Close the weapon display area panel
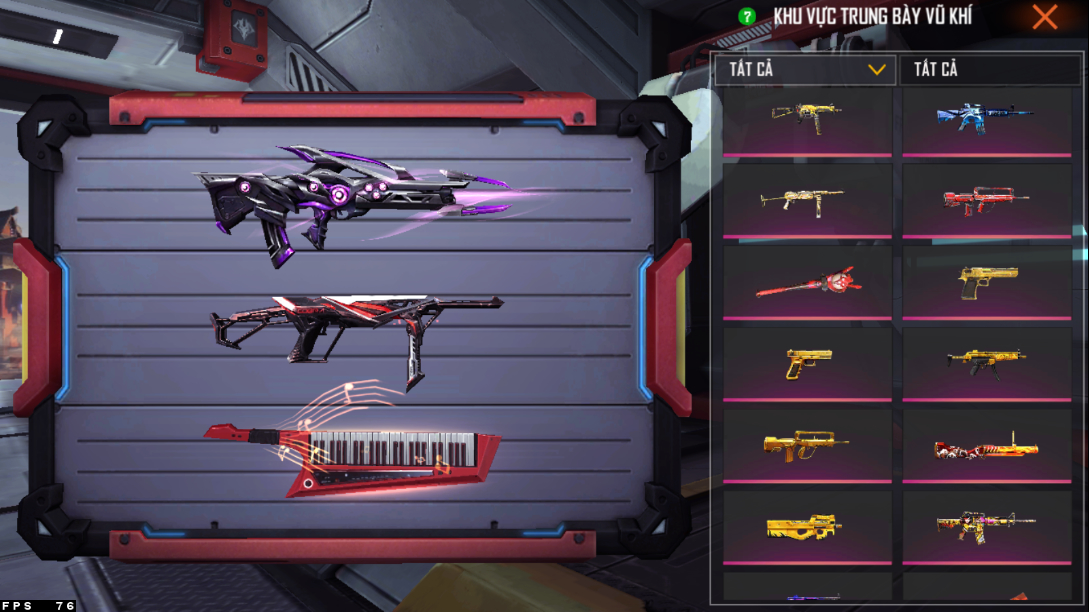Viewport: 1089px width, 612px height. point(1045,17)
